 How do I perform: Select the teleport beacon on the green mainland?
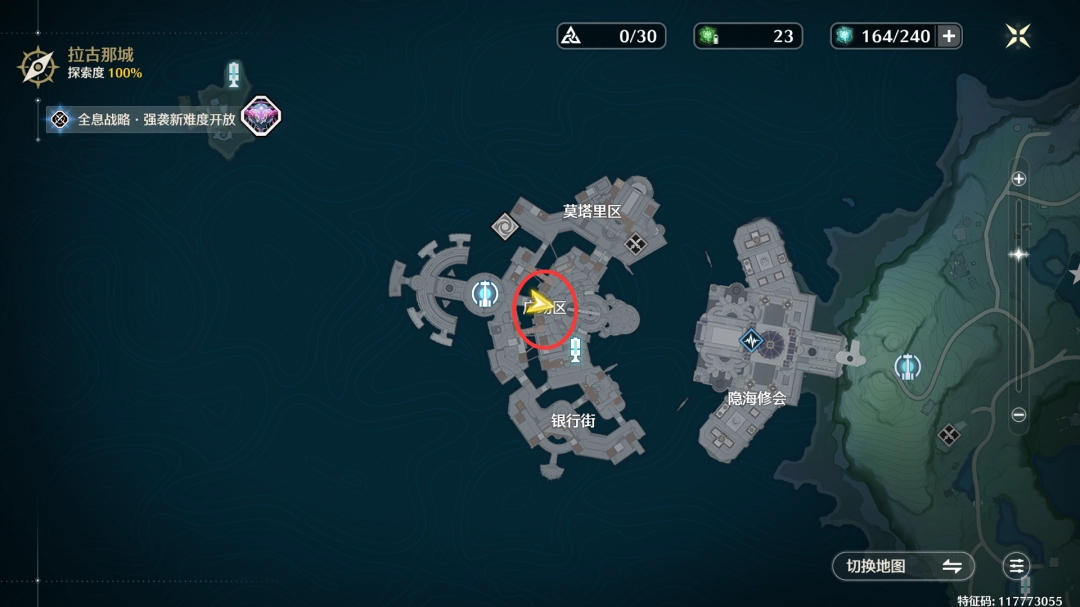908,367
